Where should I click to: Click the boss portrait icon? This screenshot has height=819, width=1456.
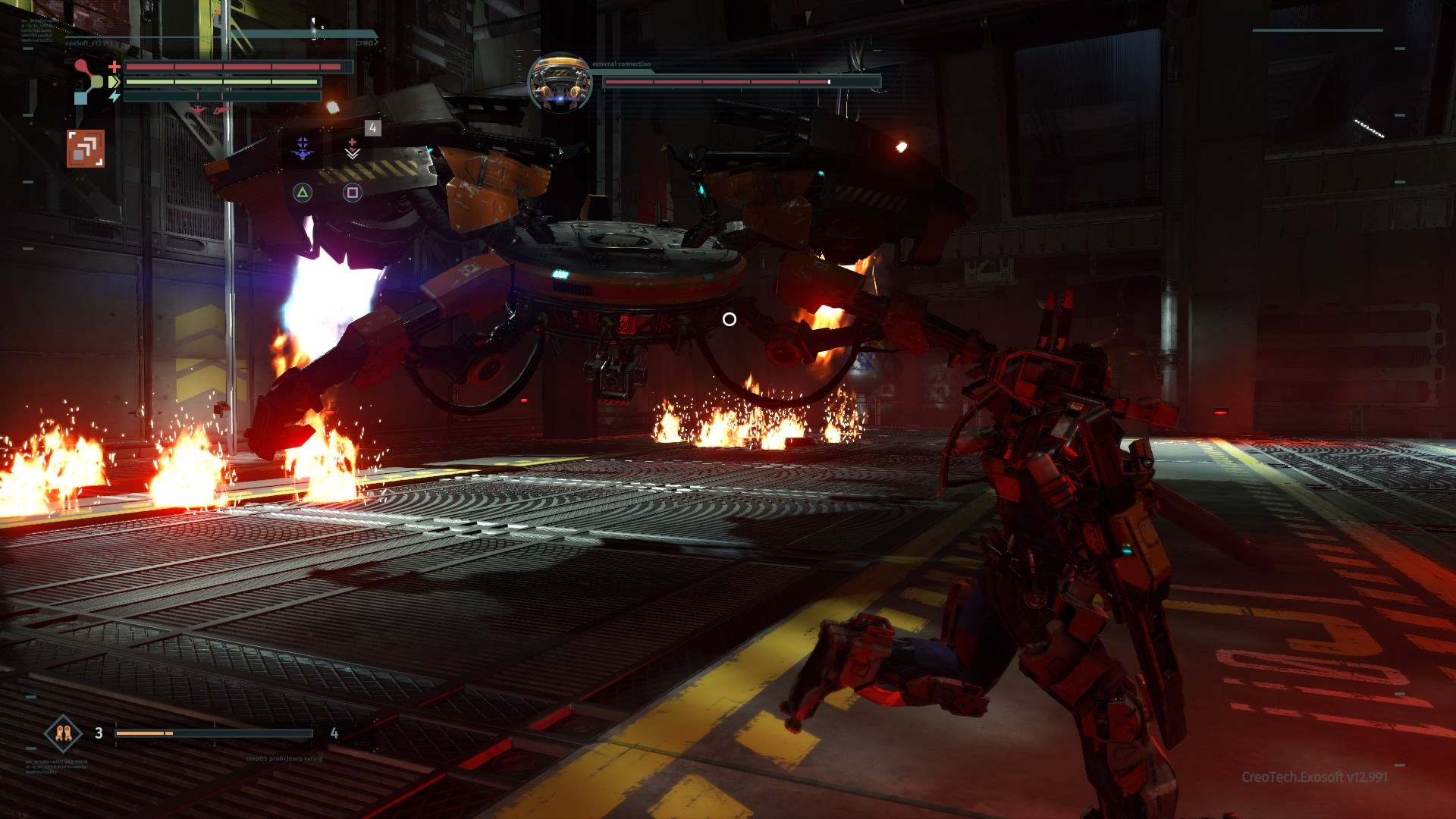coord(560,83)
